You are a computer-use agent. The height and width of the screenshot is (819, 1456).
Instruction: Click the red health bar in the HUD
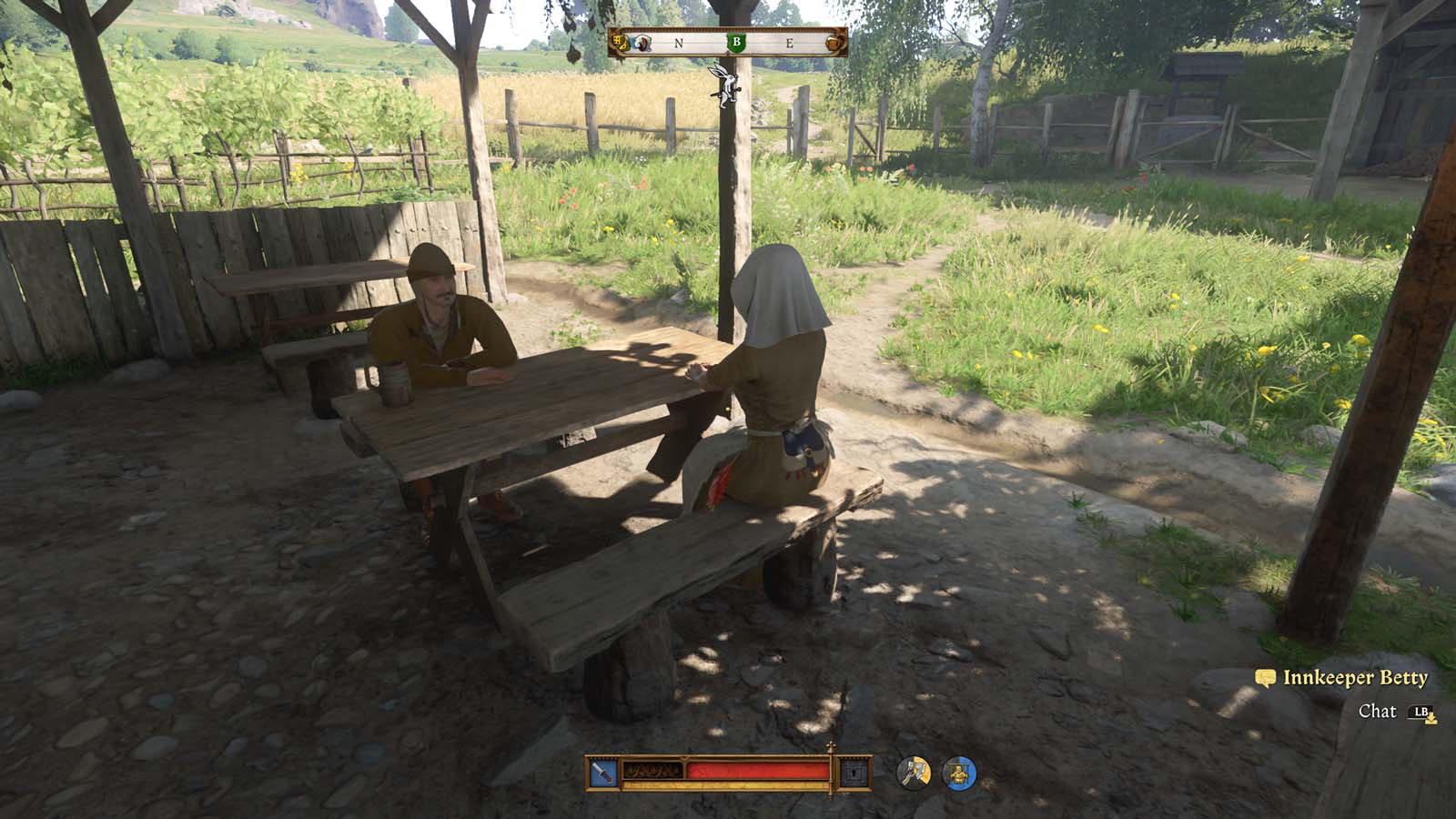[760, 770]
